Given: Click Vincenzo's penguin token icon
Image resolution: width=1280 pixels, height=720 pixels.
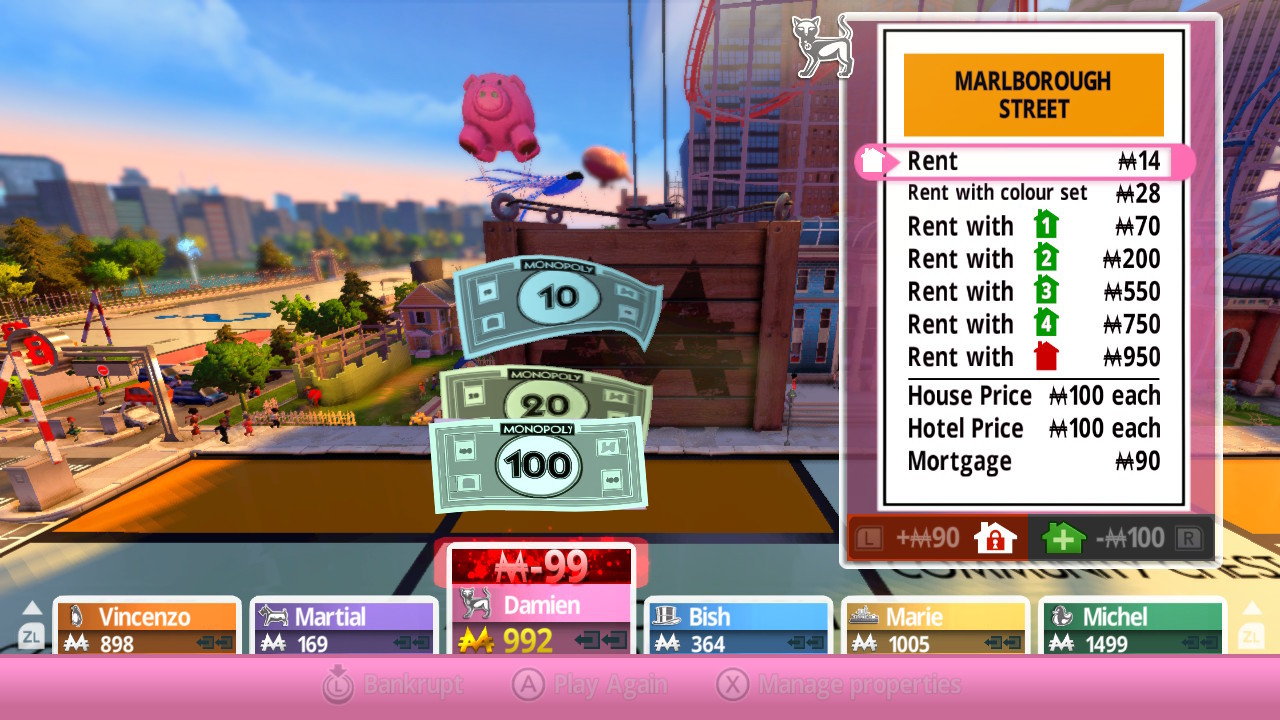Looking at the screenshot, I should [78, 614].
